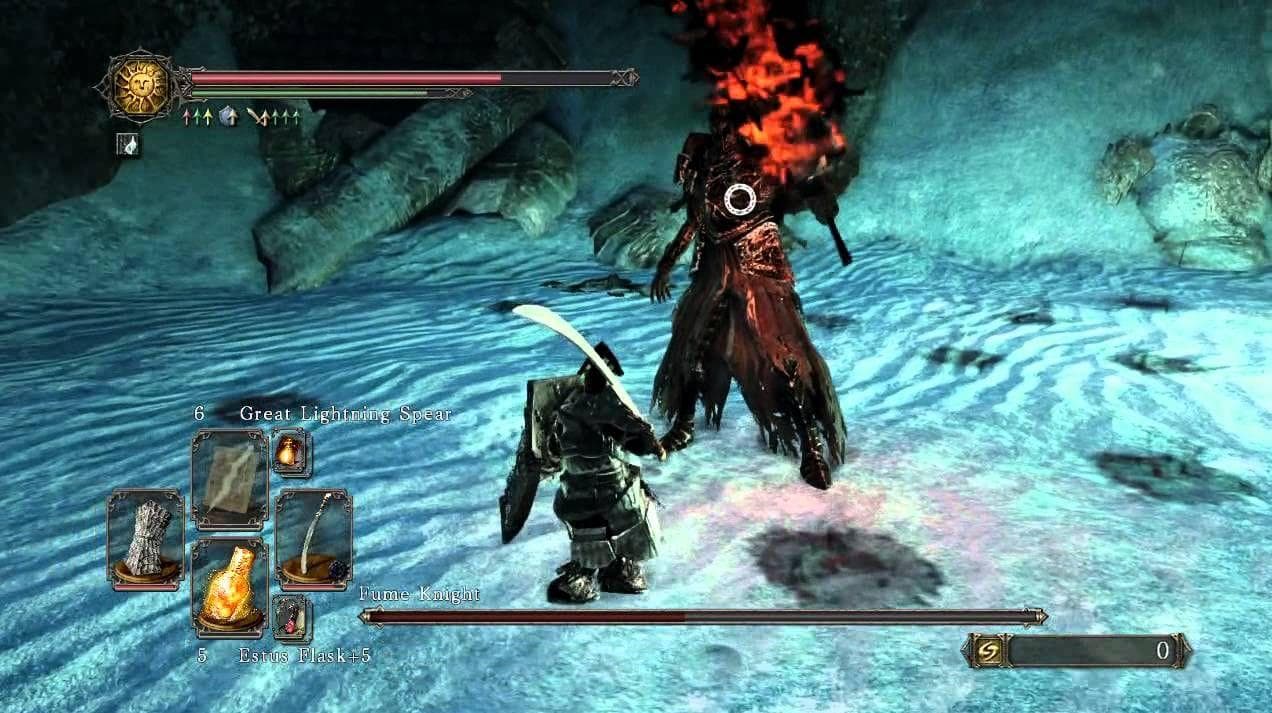The width and height of the screenshot is (1272, 713).
Task: Click the small slot below the sword
Action: 291,617
